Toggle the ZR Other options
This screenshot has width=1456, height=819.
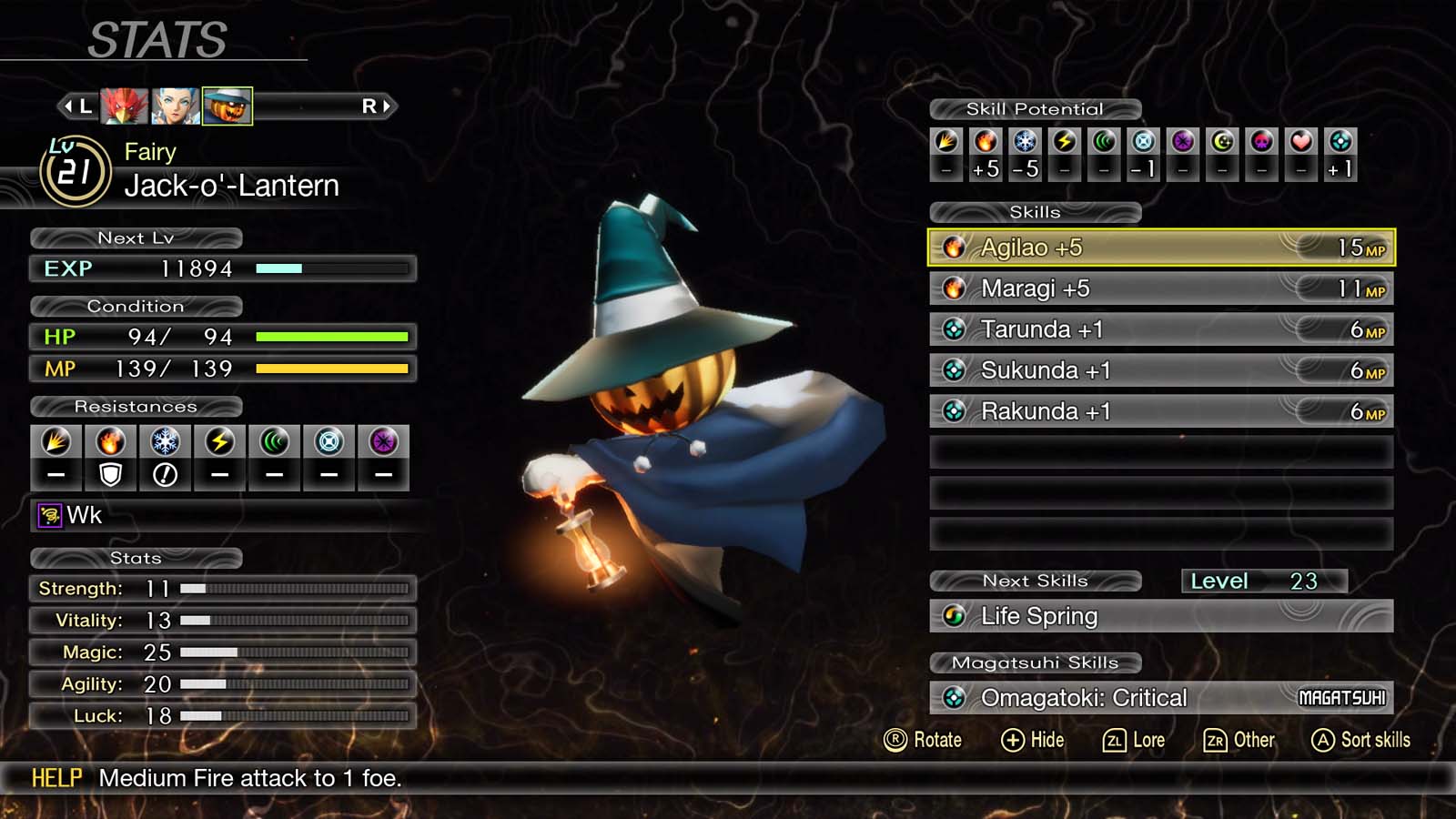[x=1239, y=740]
